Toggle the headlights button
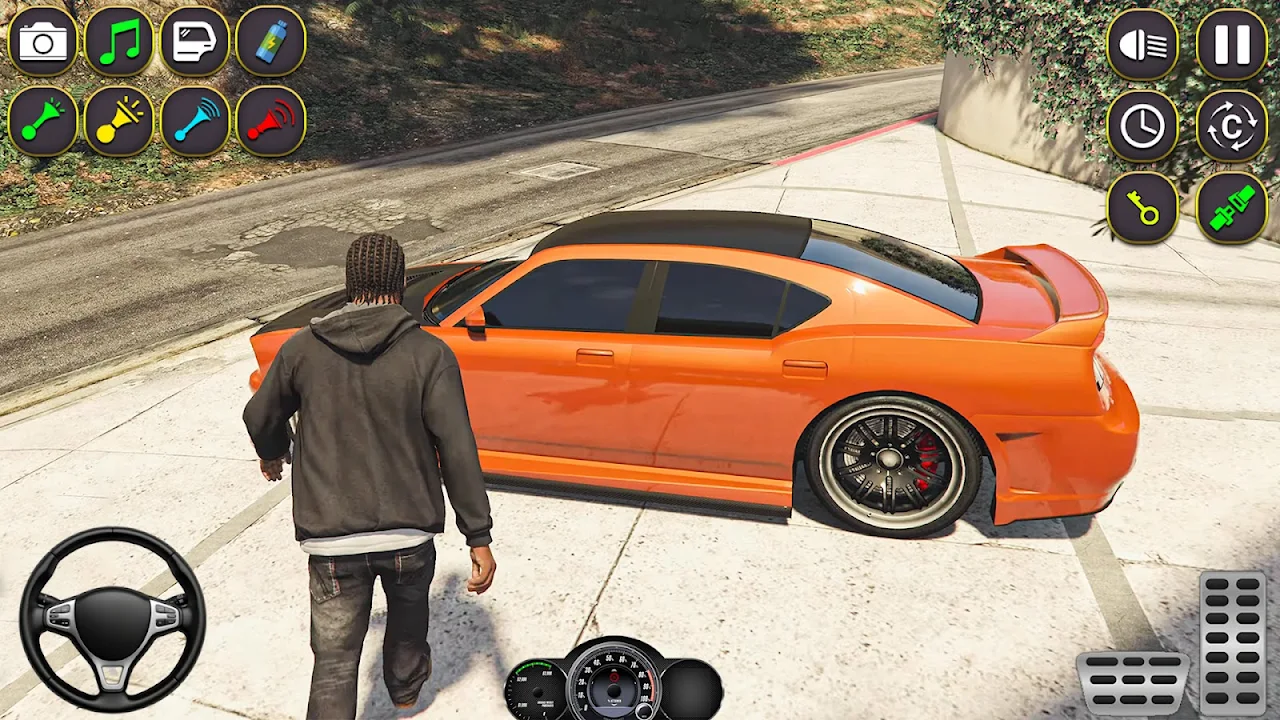Image resolution: width=1280 pixels, height=720 pixels. 1143,45
